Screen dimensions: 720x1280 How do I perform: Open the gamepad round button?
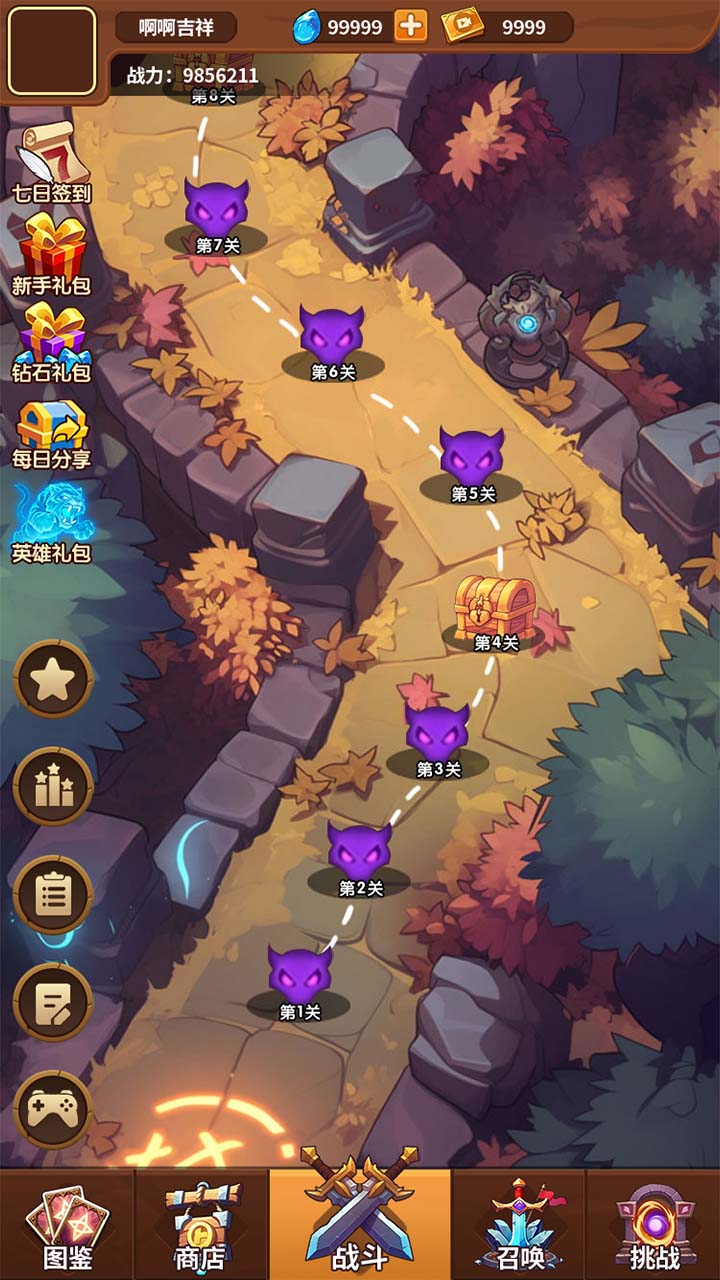click(x=53, y=1109)
